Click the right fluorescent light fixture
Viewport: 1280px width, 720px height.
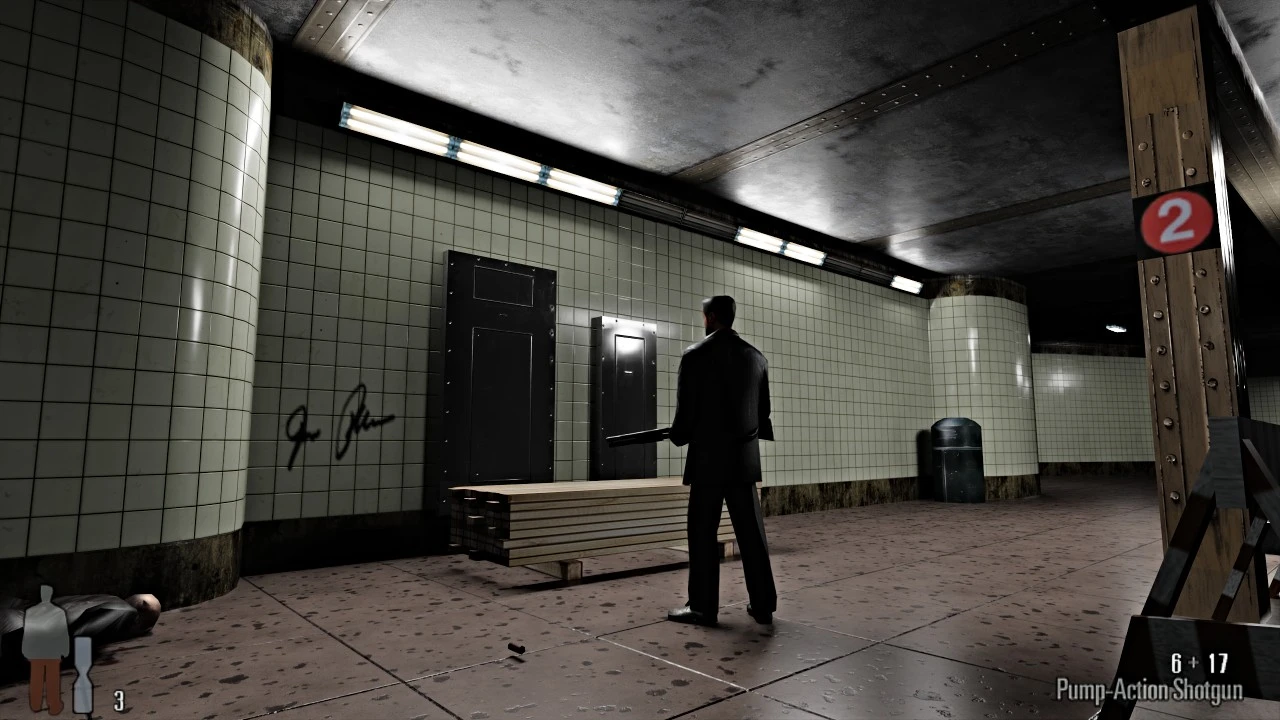[780, 246]
